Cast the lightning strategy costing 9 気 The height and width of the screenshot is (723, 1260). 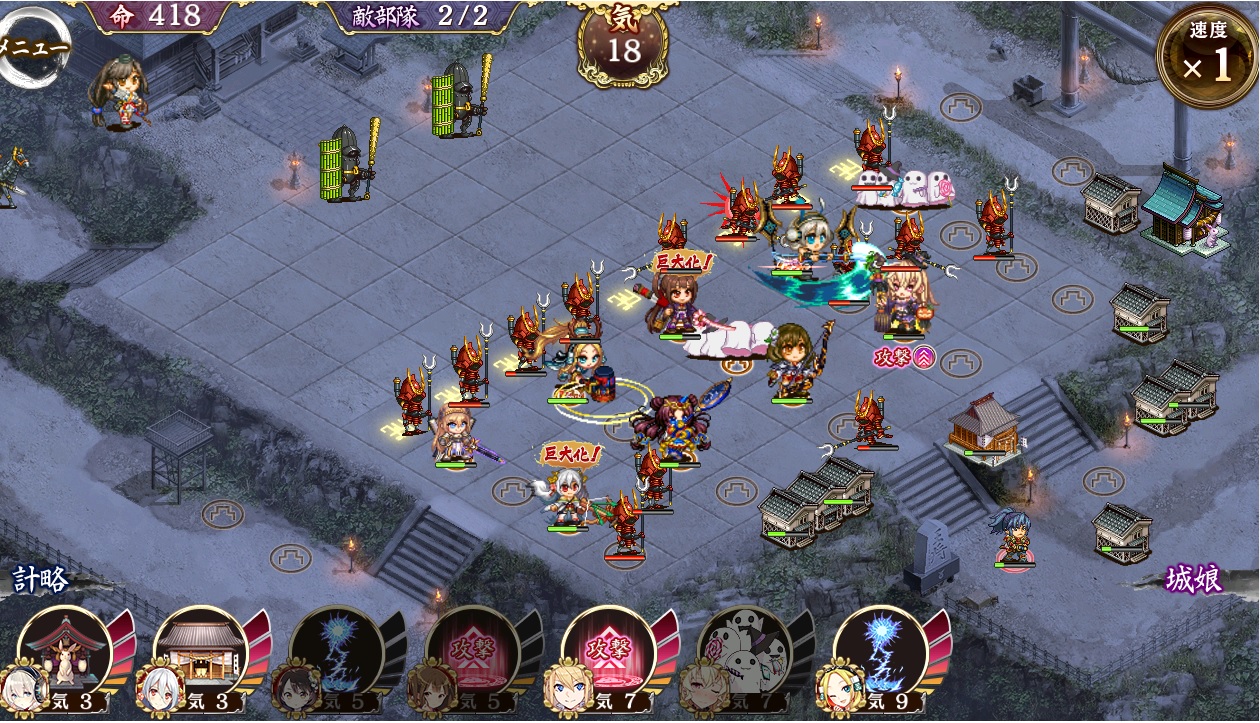pyautogui.click(x=880, y=652)
